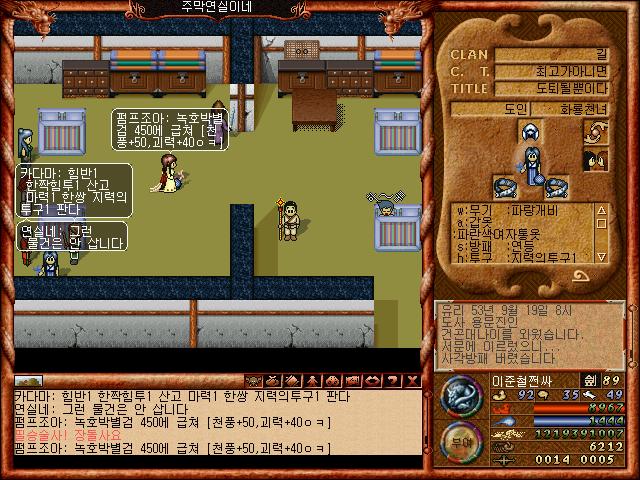Click the first toolbar icon beside chat
The width and height of the screenshot is (640, 480).
coord(253,381)
